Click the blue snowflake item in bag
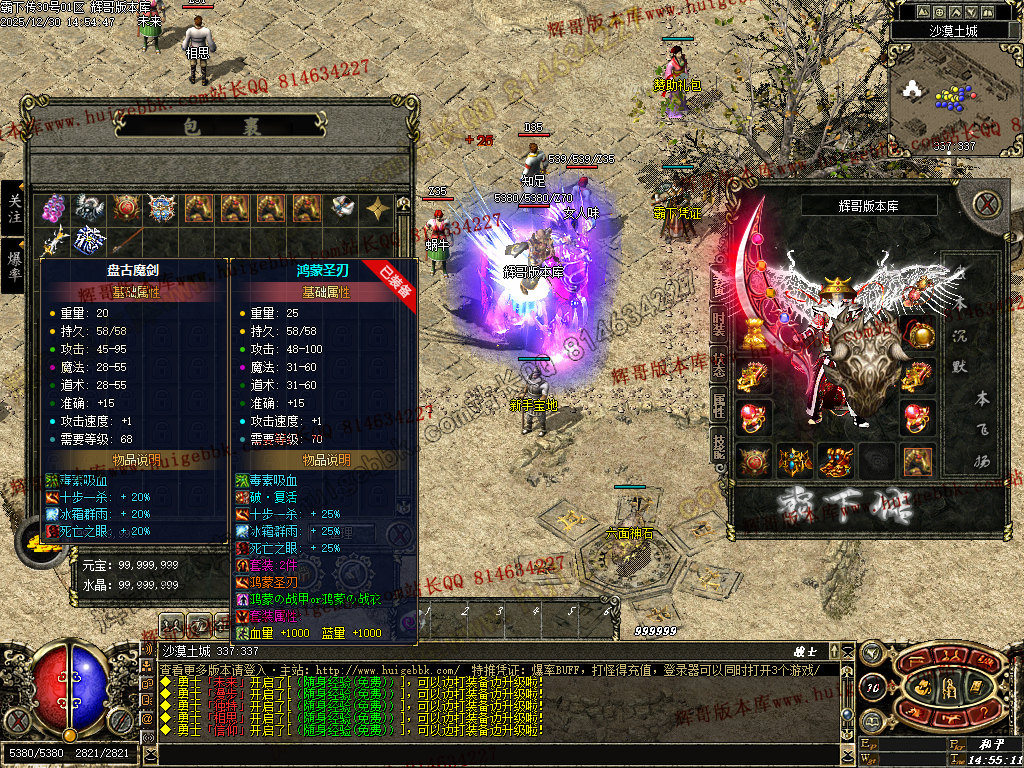Screen dimensions: 1024x768 coord(90,240)
